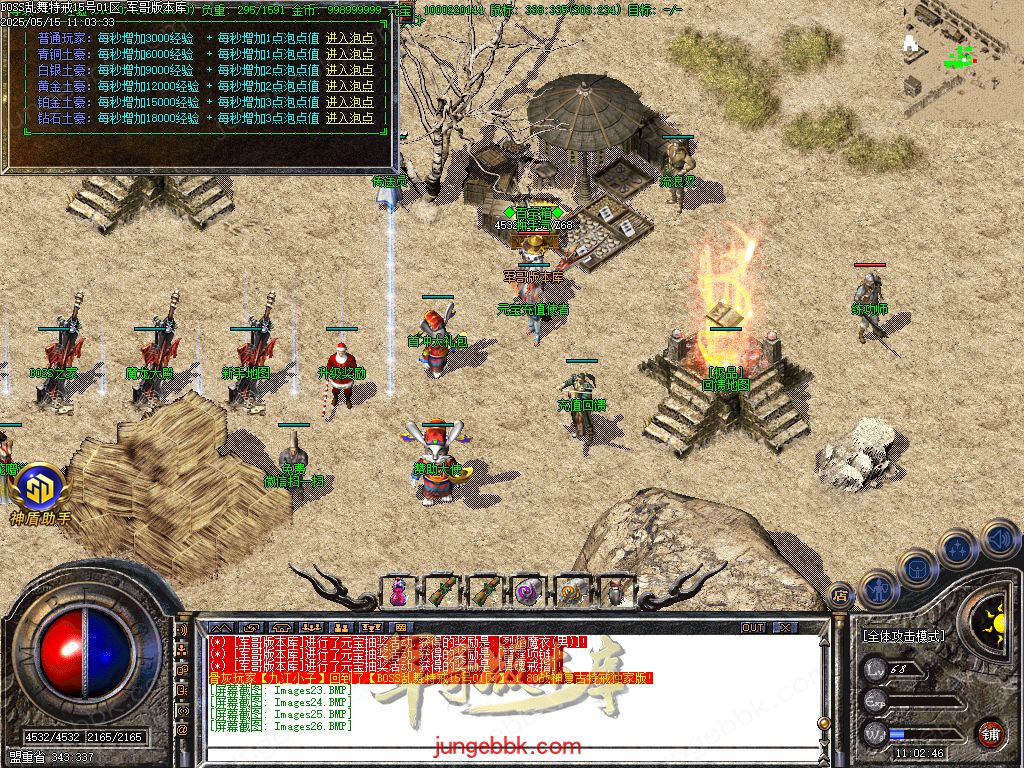Use the pink gourd potion in hotbar

(398, 591)
